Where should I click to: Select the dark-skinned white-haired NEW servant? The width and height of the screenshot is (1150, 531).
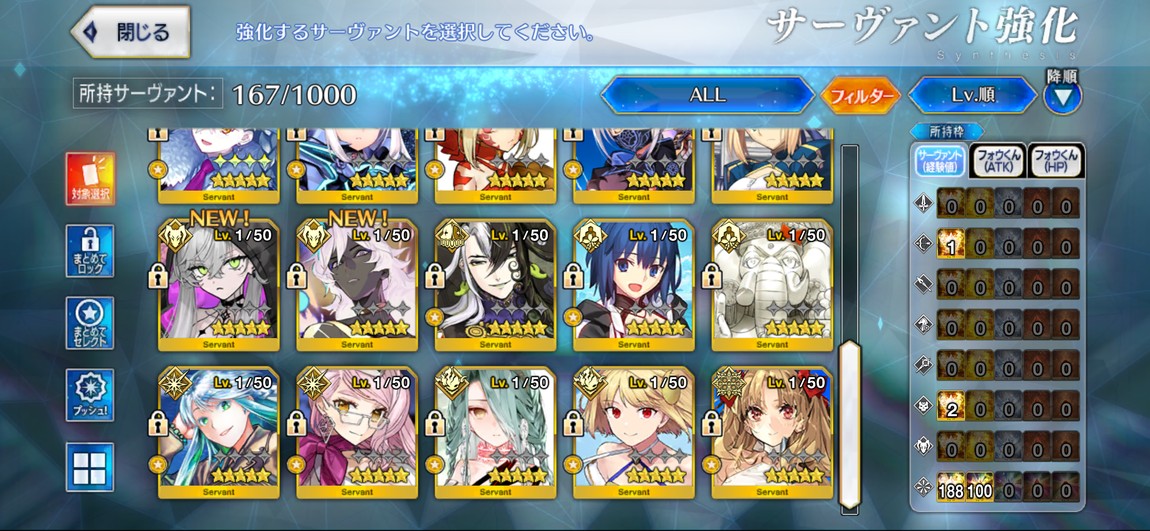click(x=357, y=285)
